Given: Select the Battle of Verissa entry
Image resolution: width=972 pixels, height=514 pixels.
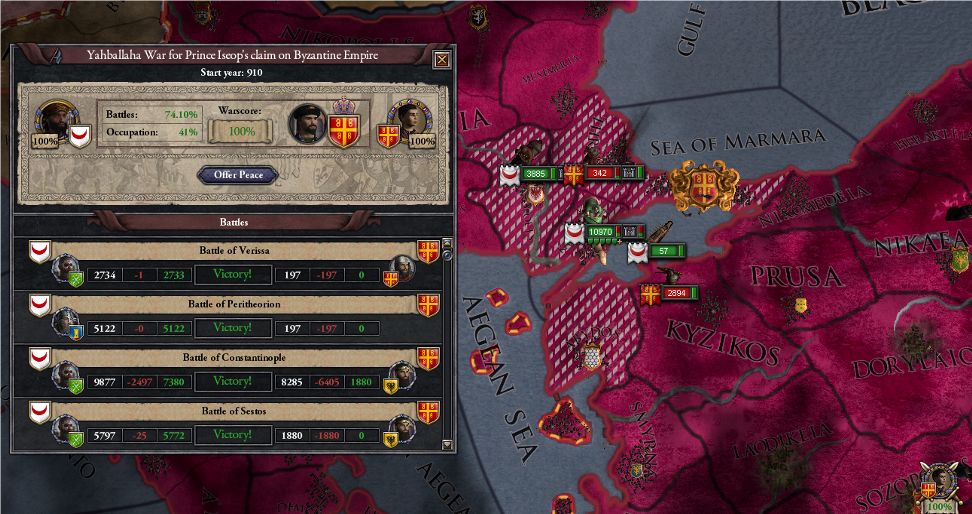Looking at the screenshot, I should [x=233, y=250].
